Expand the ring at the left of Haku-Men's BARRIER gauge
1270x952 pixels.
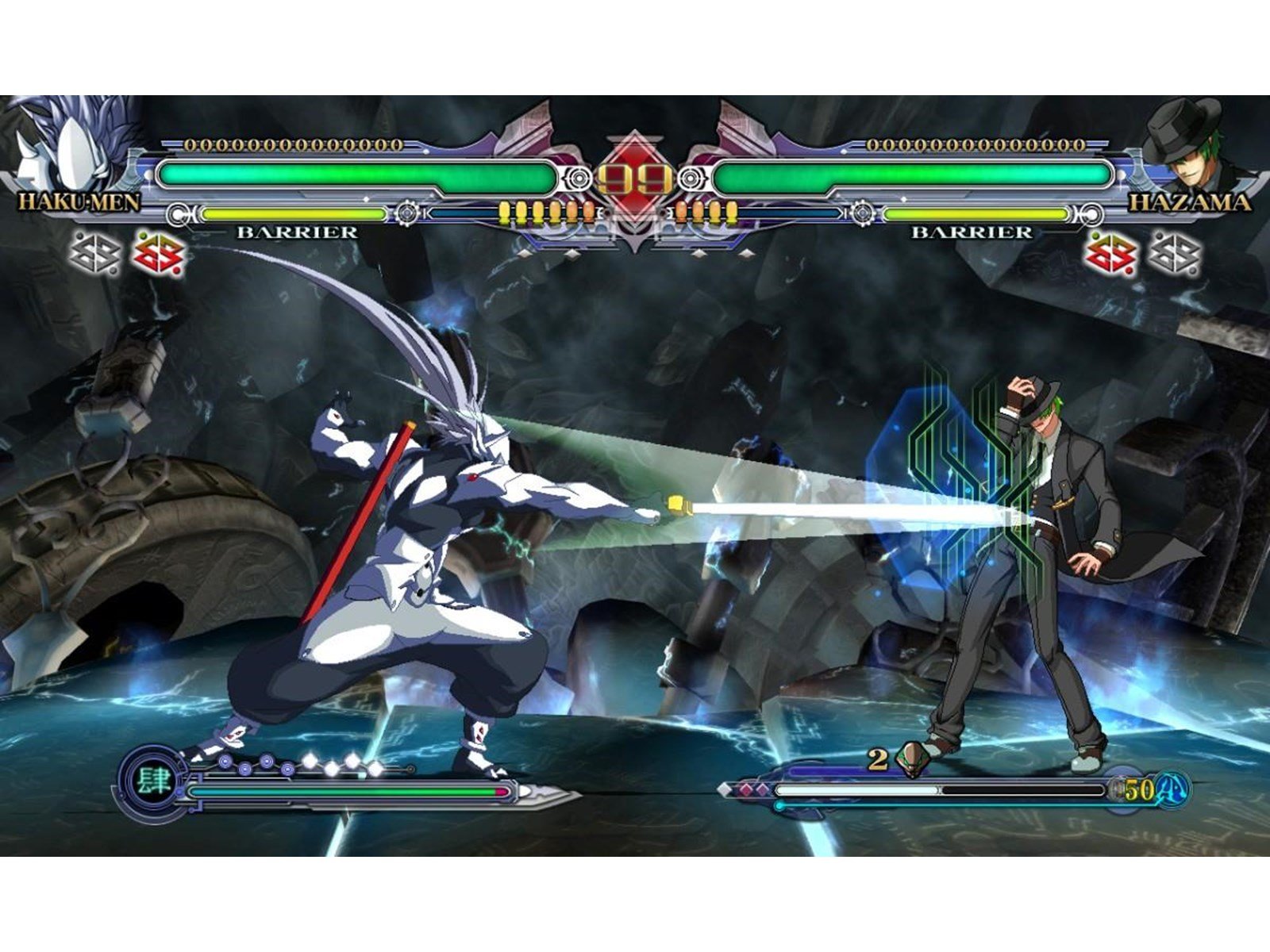pos(179,213)
